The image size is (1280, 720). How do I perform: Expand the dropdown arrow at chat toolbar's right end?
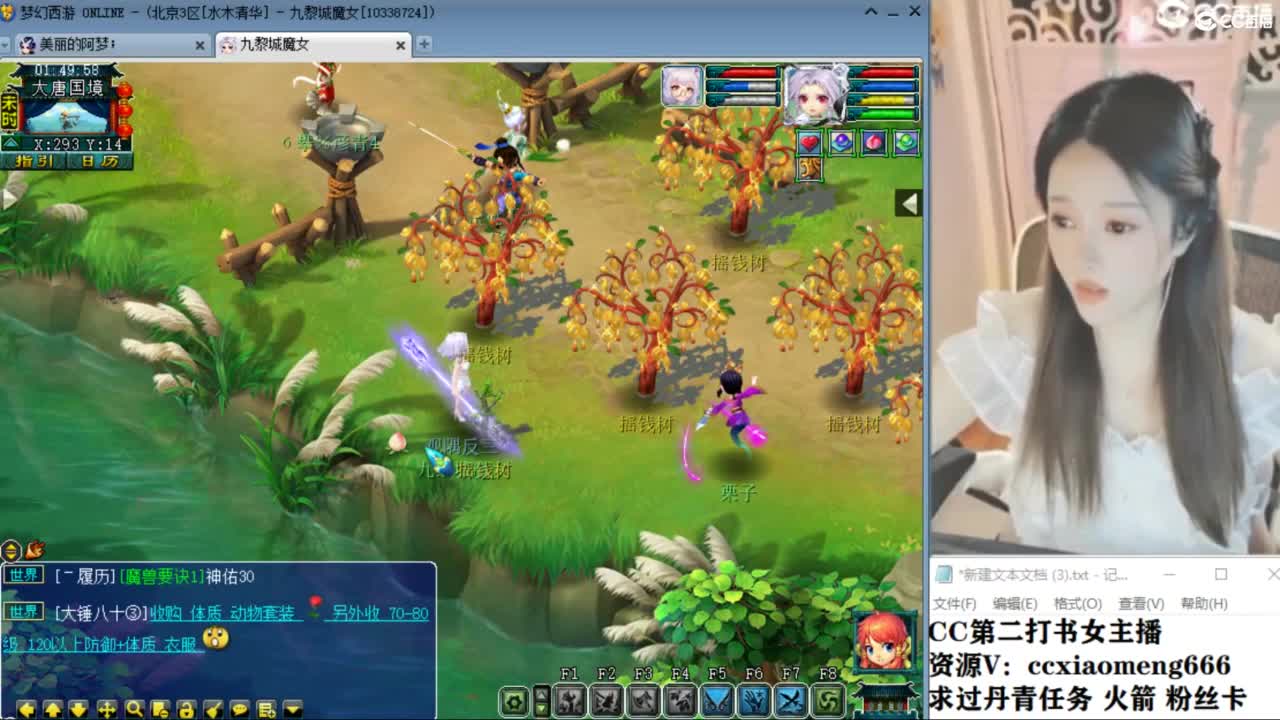pyautogui.click(x=292, y=710)
